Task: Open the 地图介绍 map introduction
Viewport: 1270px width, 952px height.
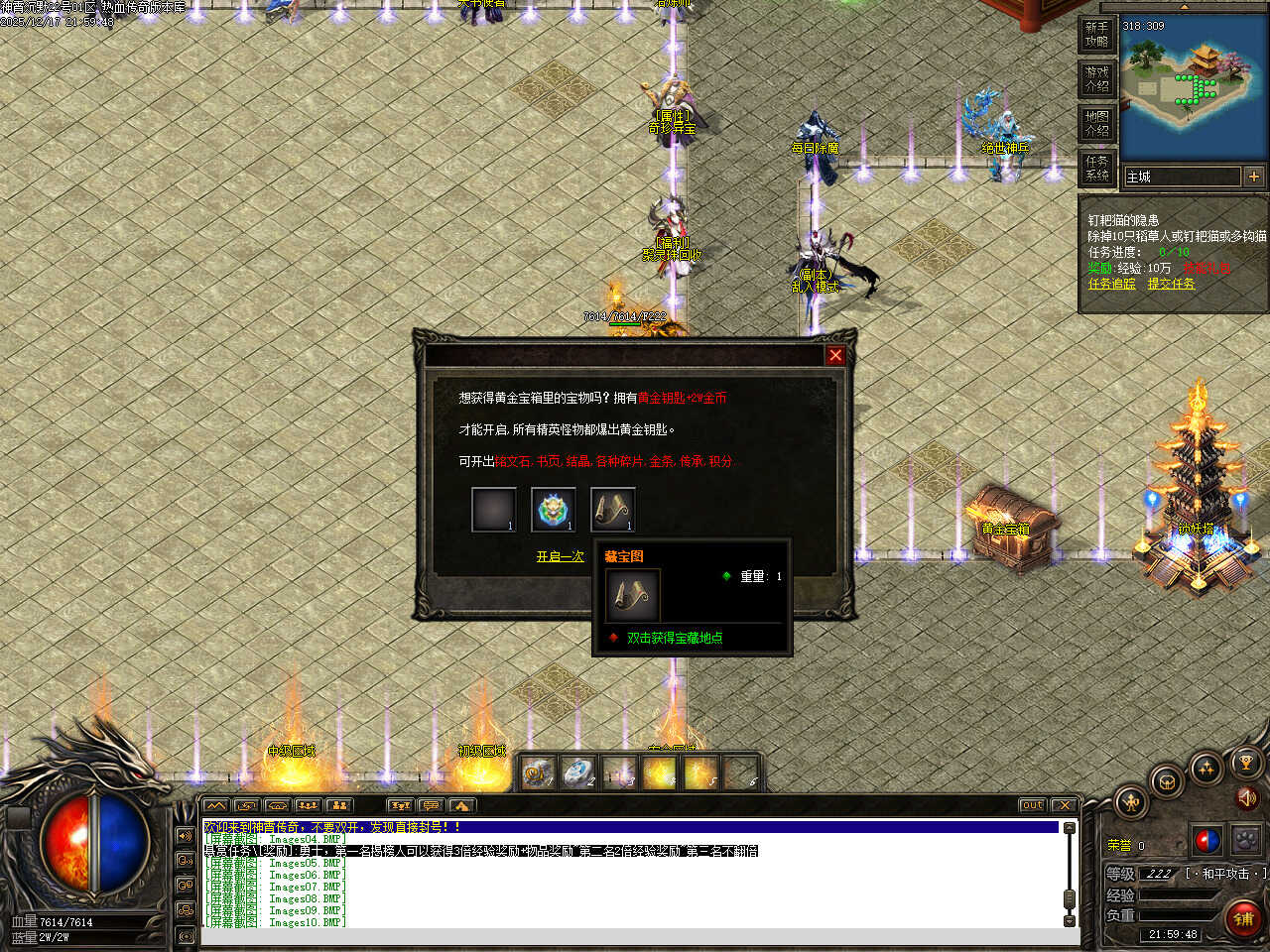Action: pyautogui.click(x=1096, y=124)
